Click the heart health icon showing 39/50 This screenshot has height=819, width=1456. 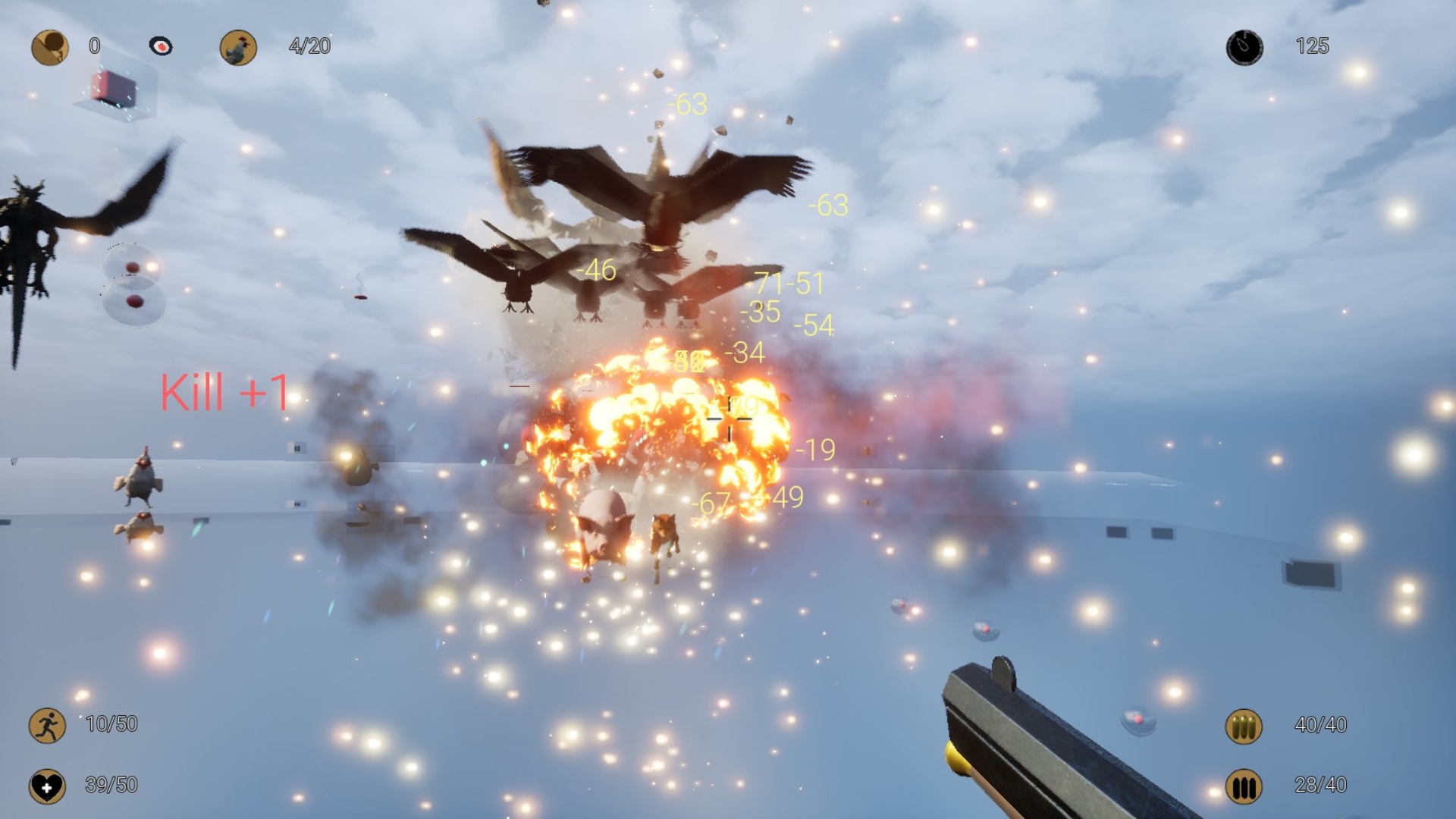point(49,786)
